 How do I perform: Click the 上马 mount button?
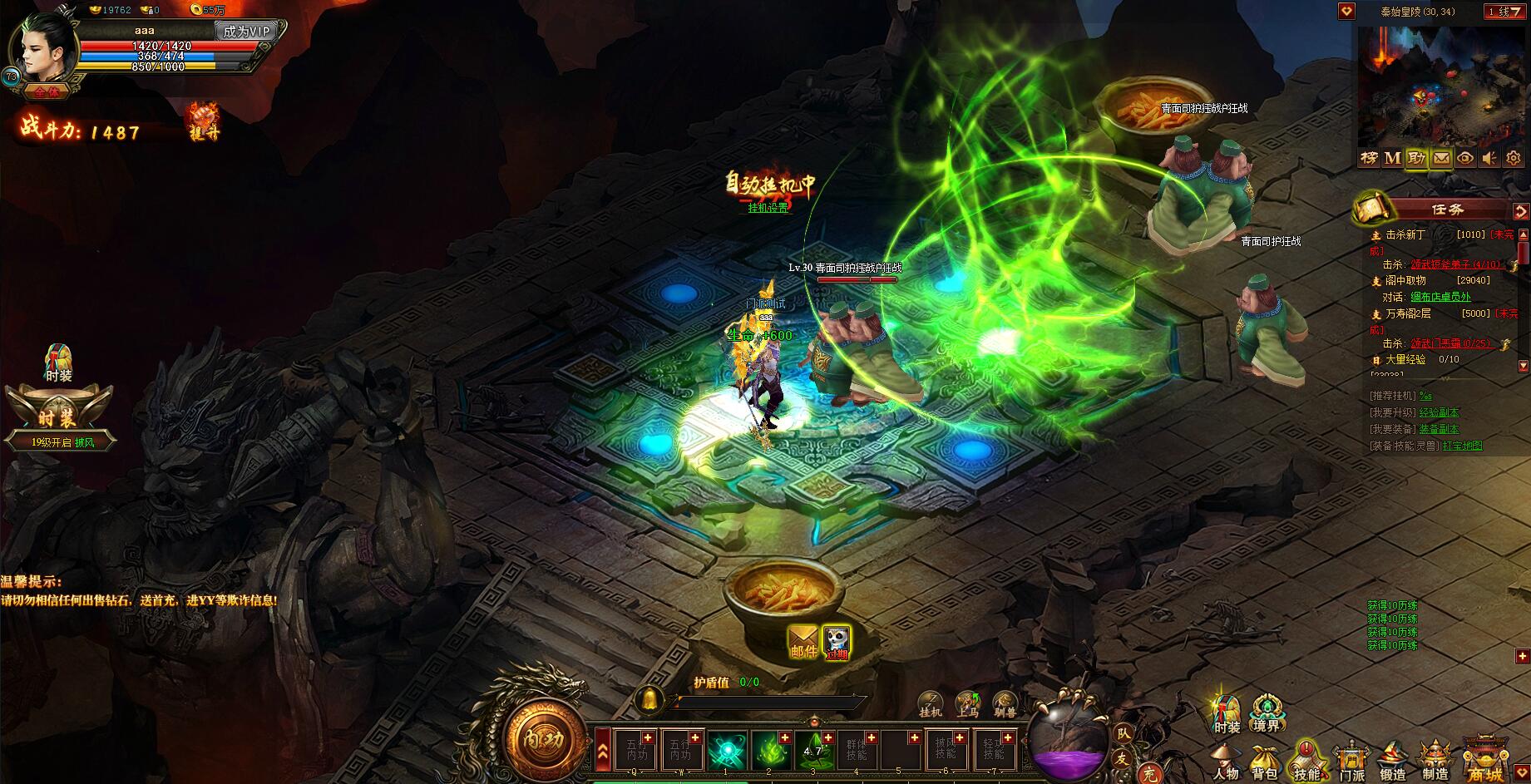tap(967, 703)
